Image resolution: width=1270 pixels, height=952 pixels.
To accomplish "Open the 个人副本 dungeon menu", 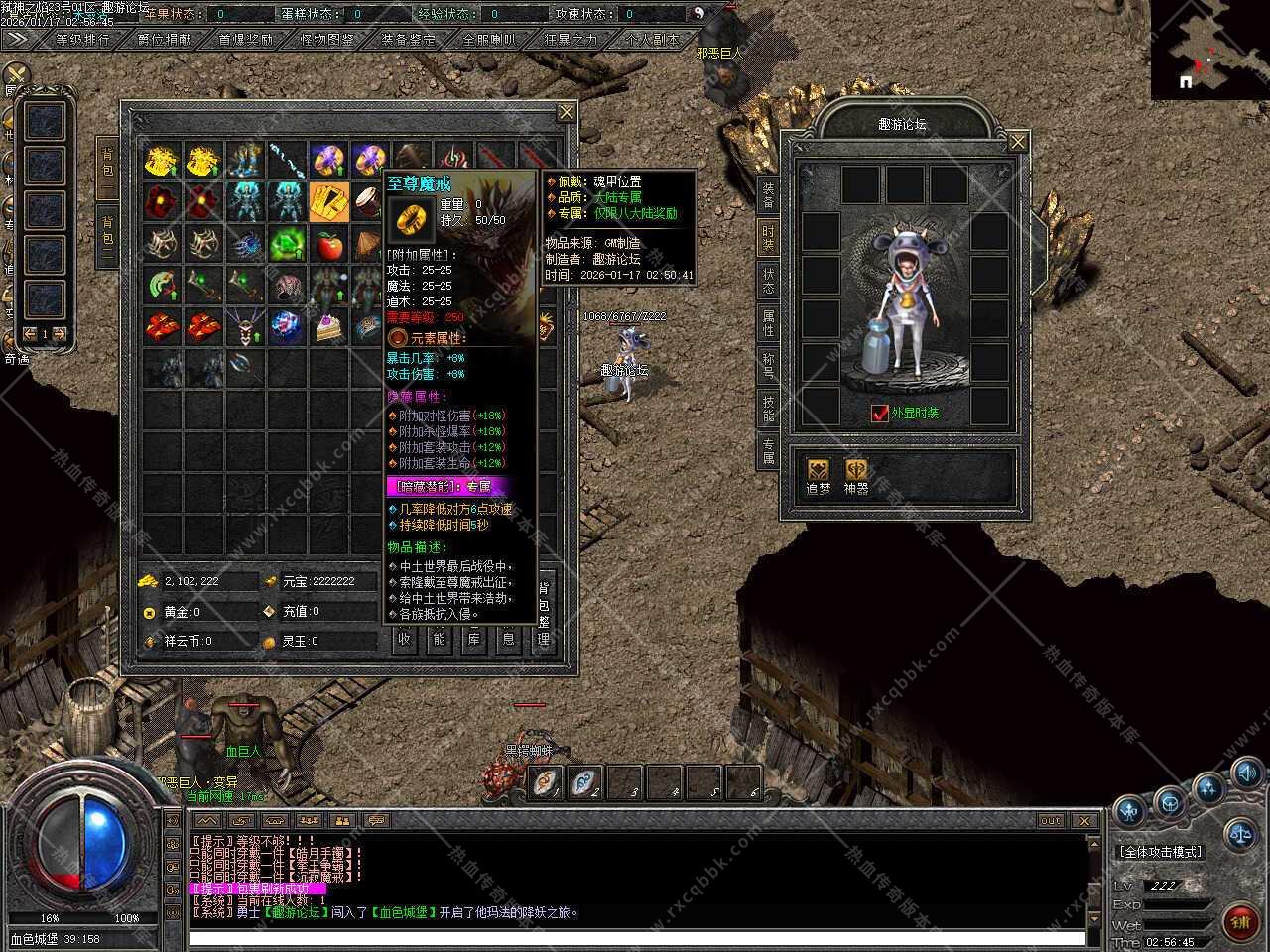I will coord(652,40).
